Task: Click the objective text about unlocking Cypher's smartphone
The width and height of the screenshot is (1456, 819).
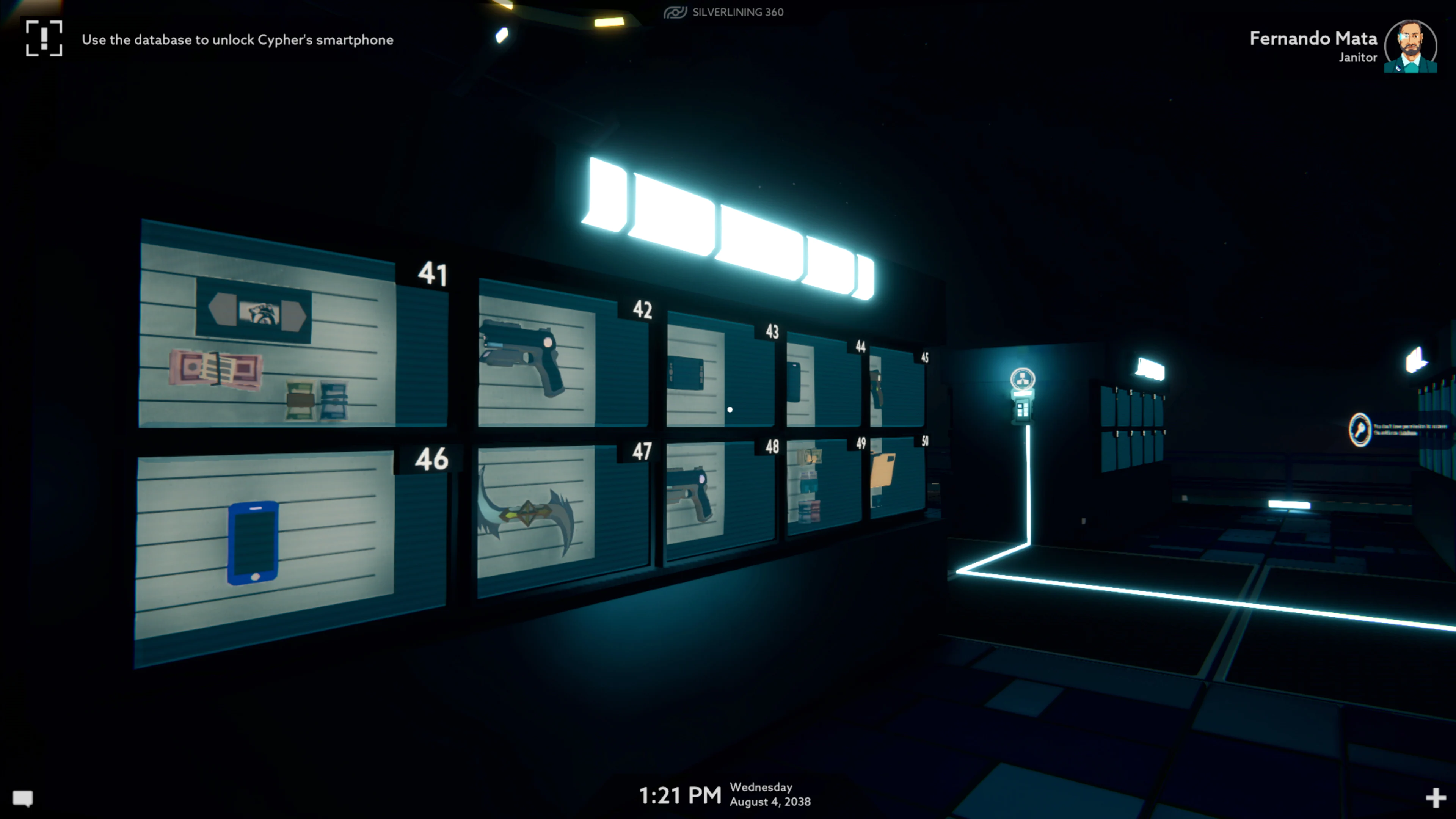Action: [237, 39]
